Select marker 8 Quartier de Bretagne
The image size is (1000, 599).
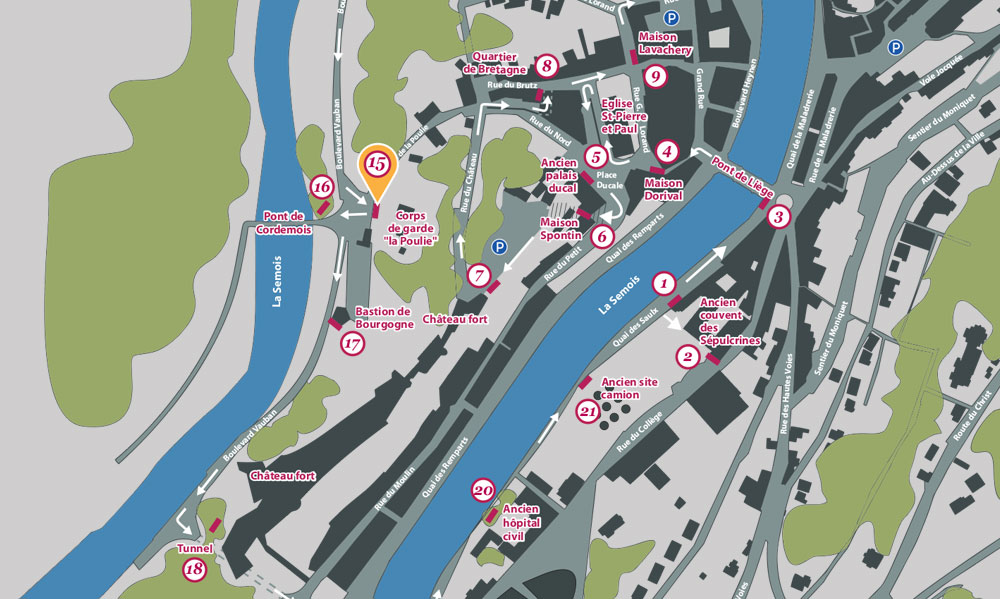click(x=546, y=67)
